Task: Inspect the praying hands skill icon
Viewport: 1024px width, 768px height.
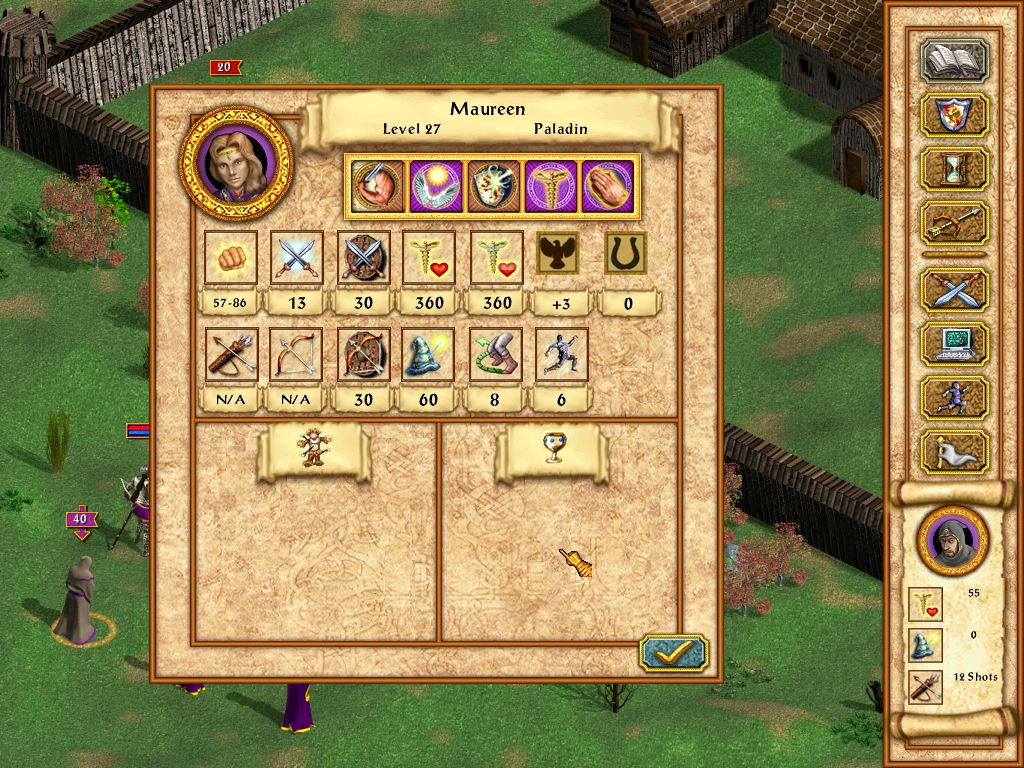Action: click(x=609, y=187)
